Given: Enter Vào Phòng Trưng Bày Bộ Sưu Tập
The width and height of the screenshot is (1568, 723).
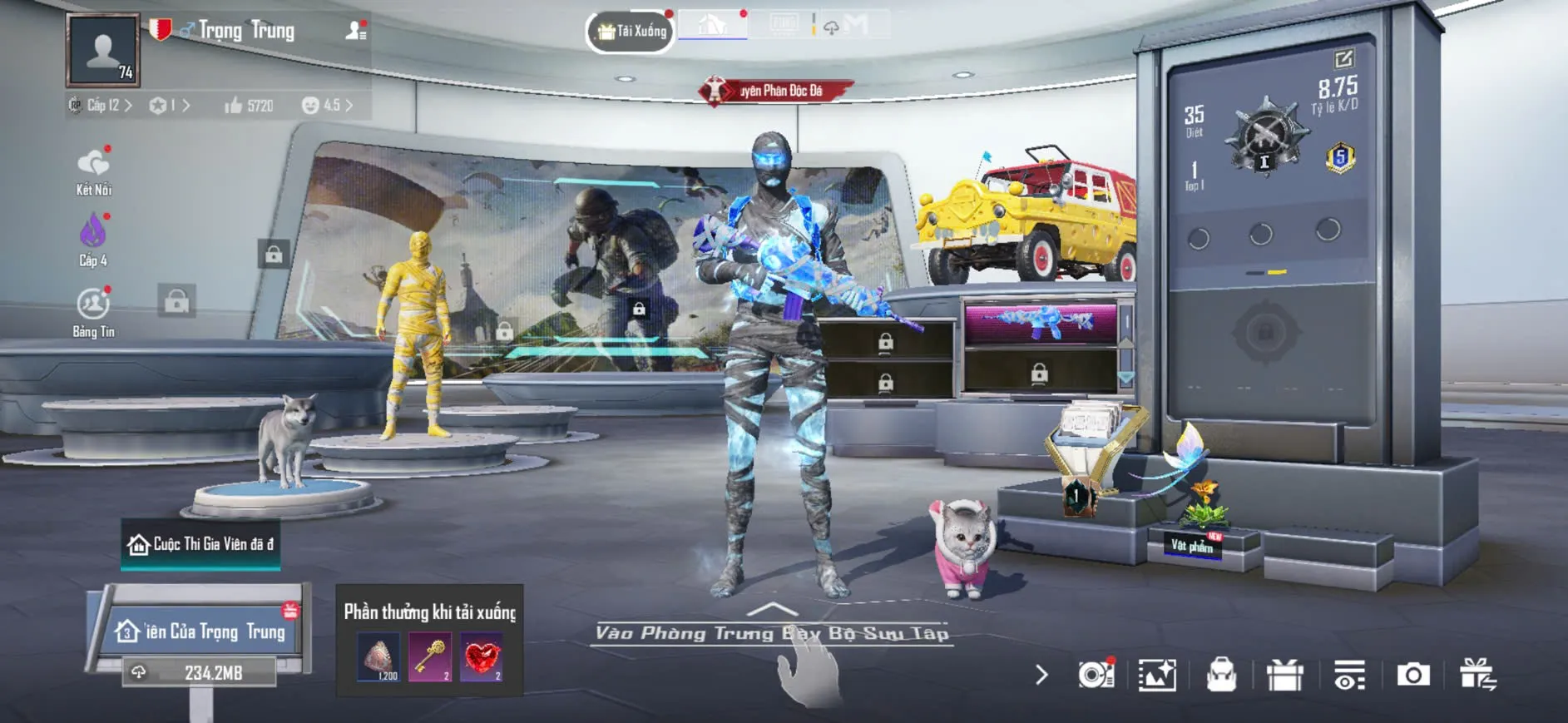Looking at the screenshot, I should pyautogui.click(x=772, y=633).
